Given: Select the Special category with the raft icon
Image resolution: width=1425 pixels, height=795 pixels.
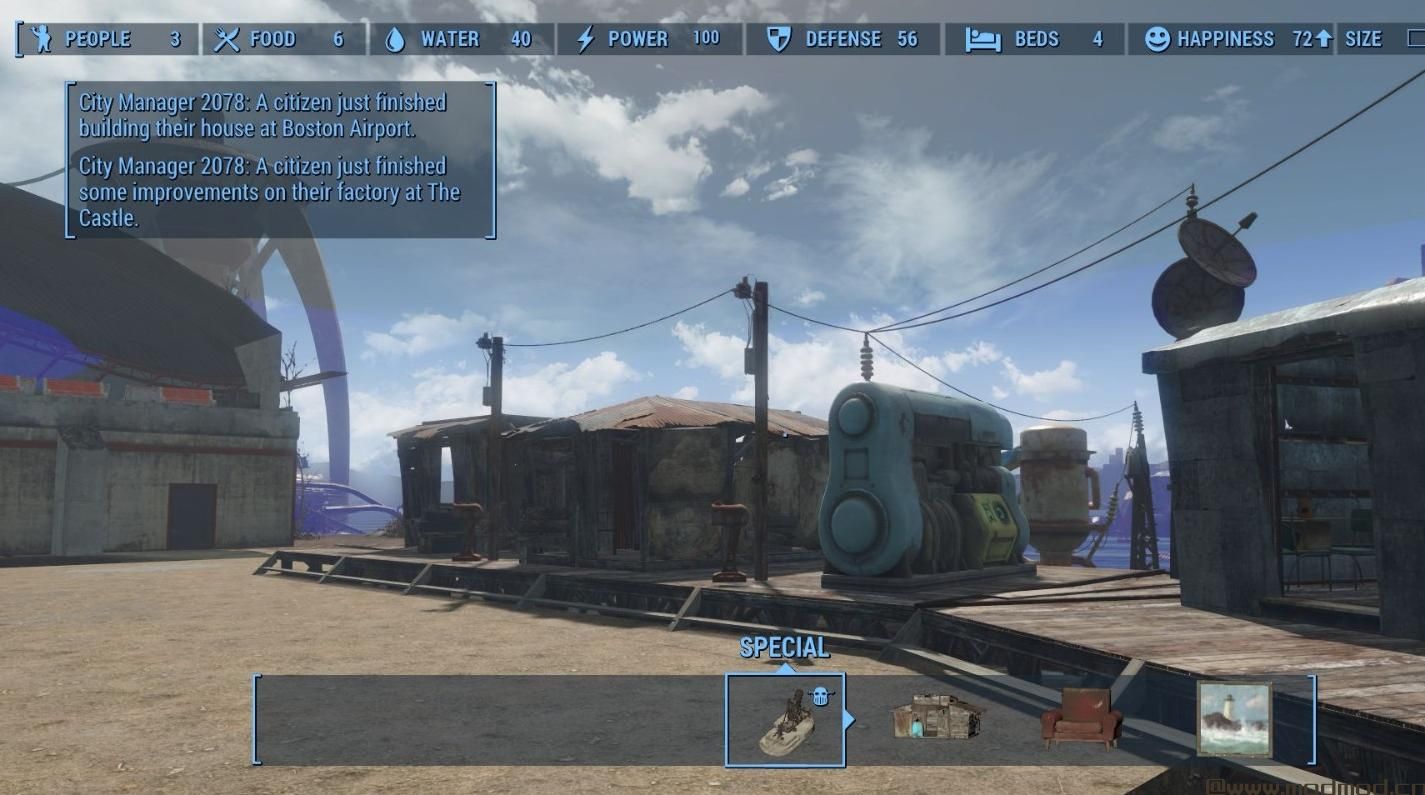Looking at the screenshot, I should tap(785, 719).
